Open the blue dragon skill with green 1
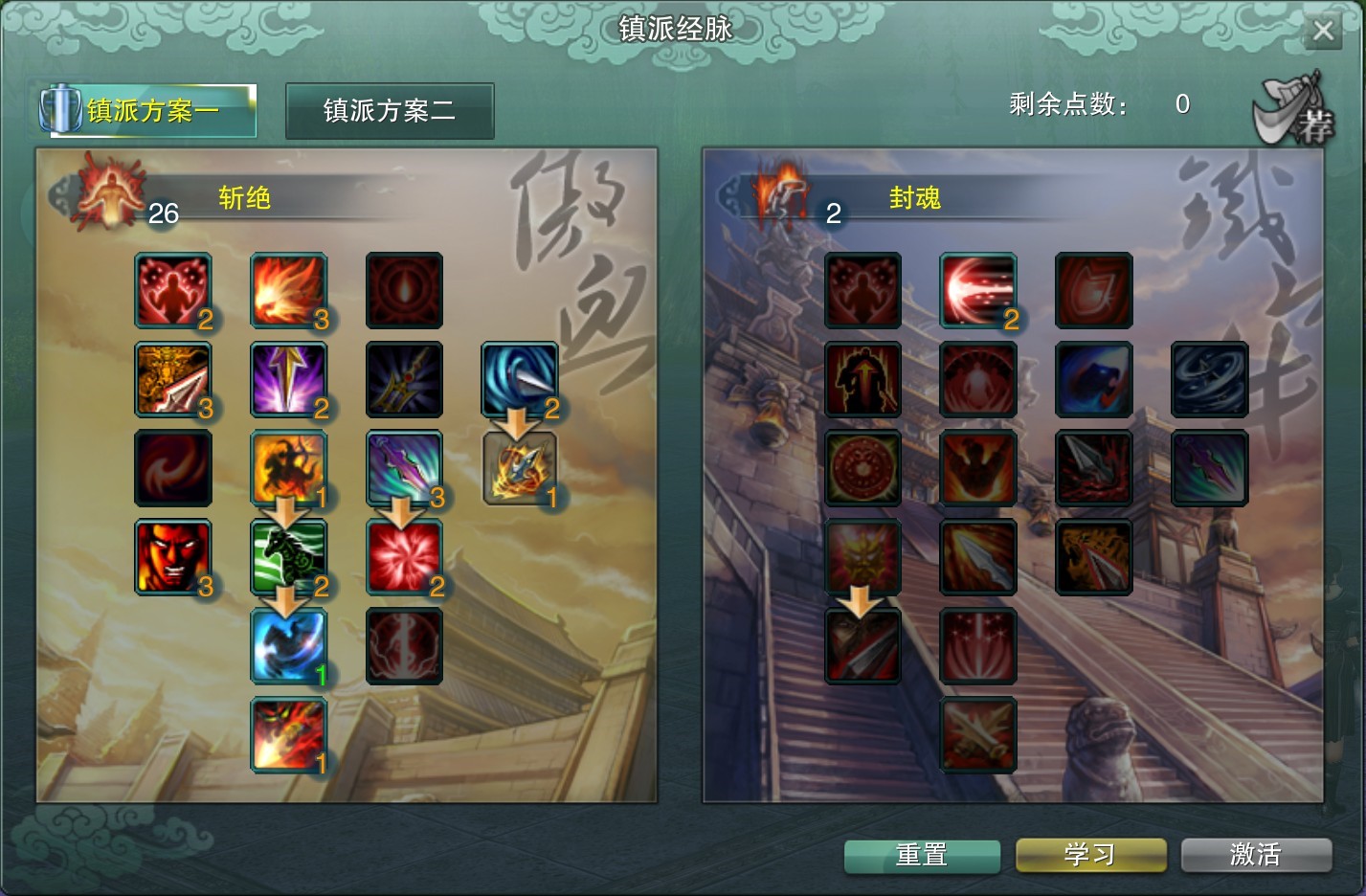1366x896 pixels. click(x=288, y=645)
